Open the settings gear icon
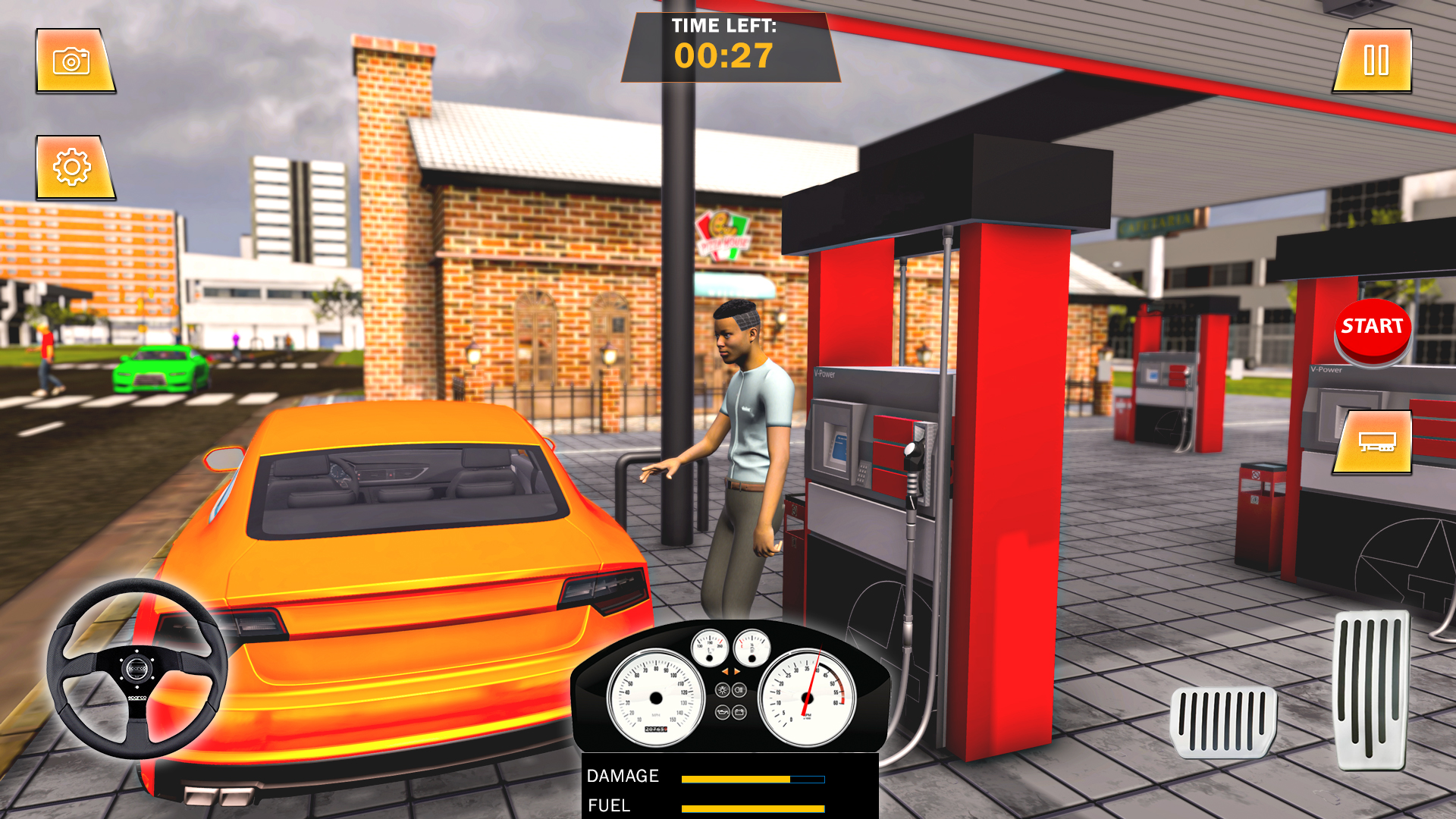The image size is (1456, 819). pyautogui.click(x=73, y=165)
